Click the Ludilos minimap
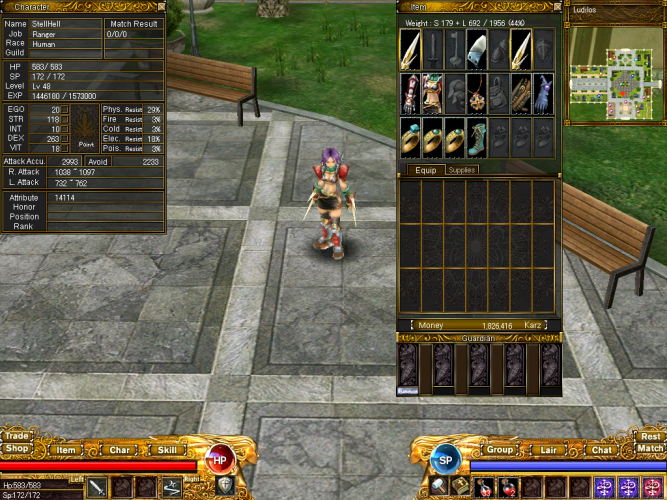Screen dimensions: 667x500 coord(614,66)
